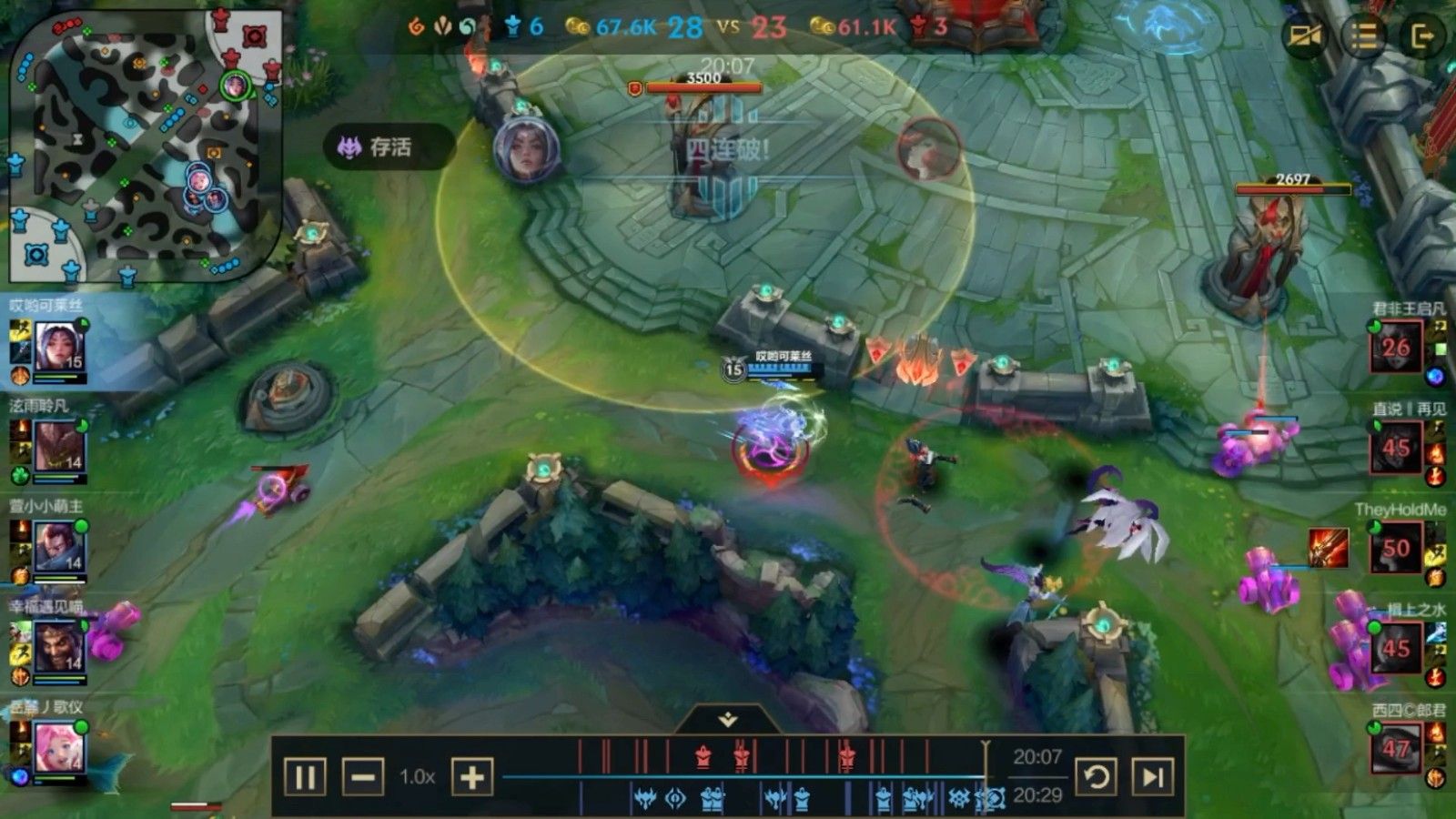Open the scoreboard list button
Screen dimensions: 1456x819
point(1363,36)
